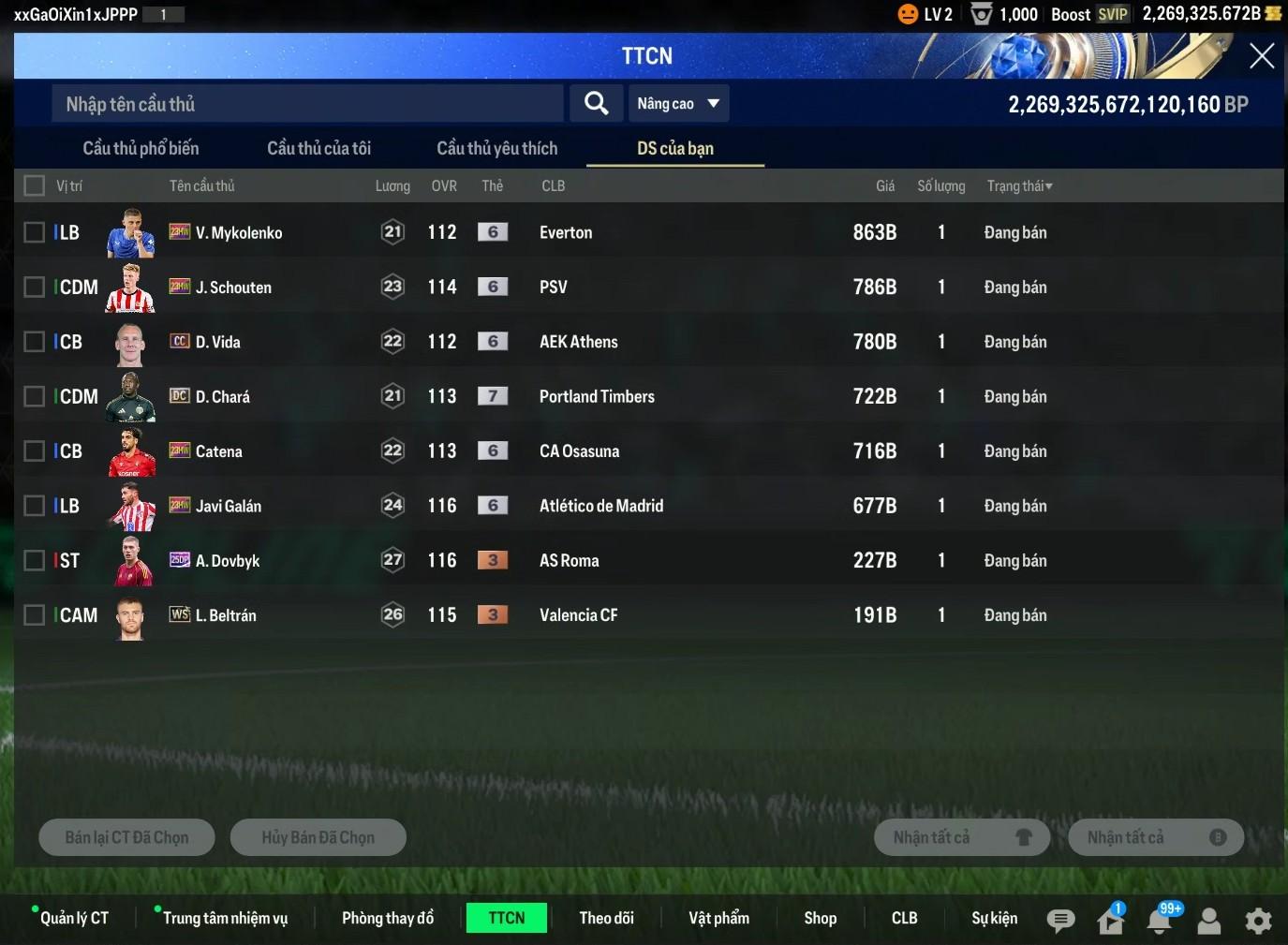The image size is (1288, 945).
Task: Check the box for V. Mykolenko
Action: point(35,232)
